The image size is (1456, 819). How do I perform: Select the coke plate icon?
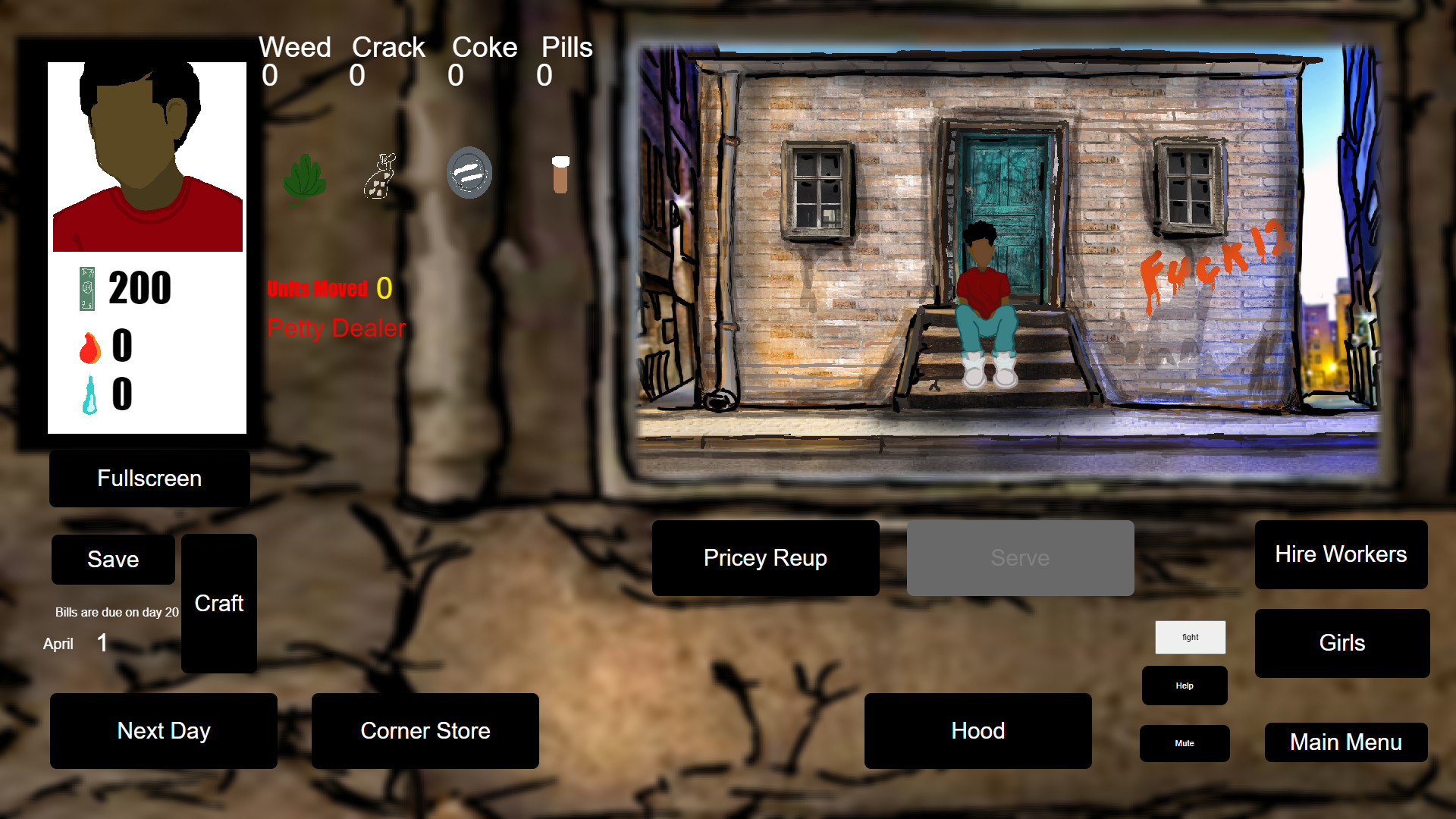point(469,173)
